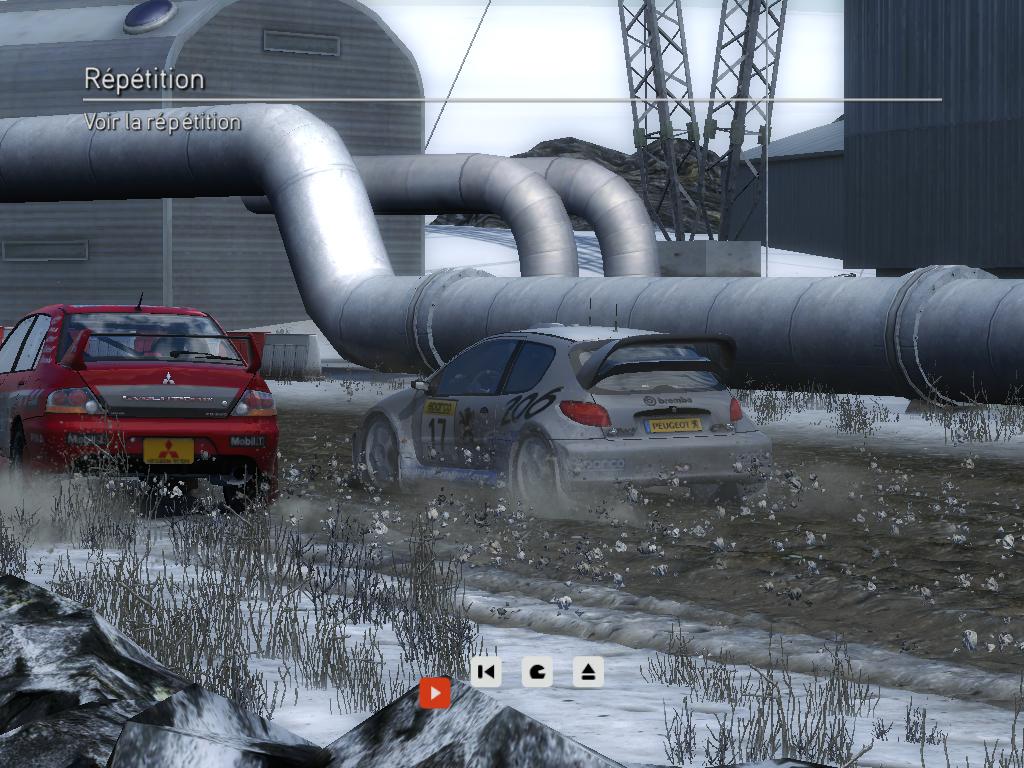Viewport: 1024px width, 768px height.
Task: Exit the replay using the eject button
Action: pyautogui.click(x=588, y=671)
